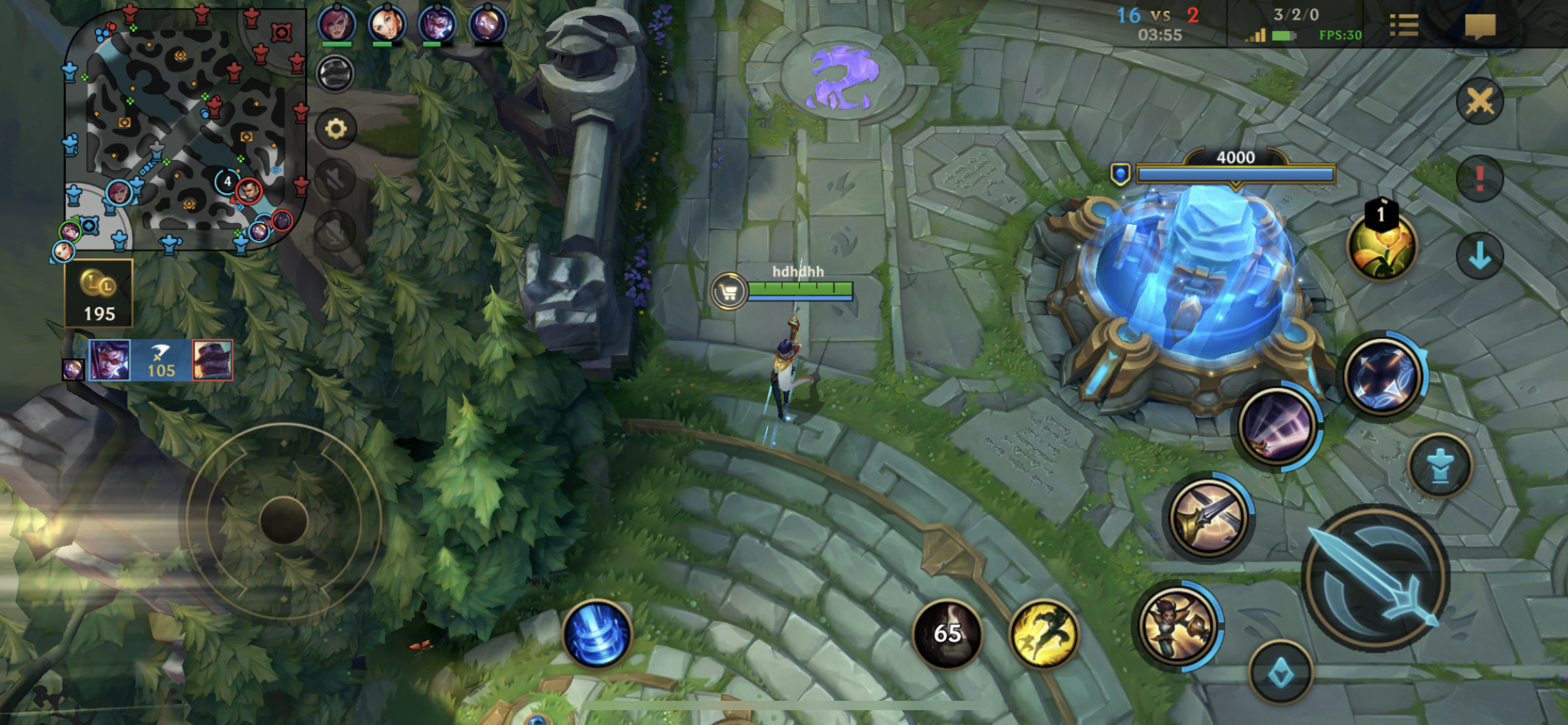Select the summoner spell on 65 cooldown
This screenshot has width=1568, height=725.
pyautogui.click(x=947, y=634)
